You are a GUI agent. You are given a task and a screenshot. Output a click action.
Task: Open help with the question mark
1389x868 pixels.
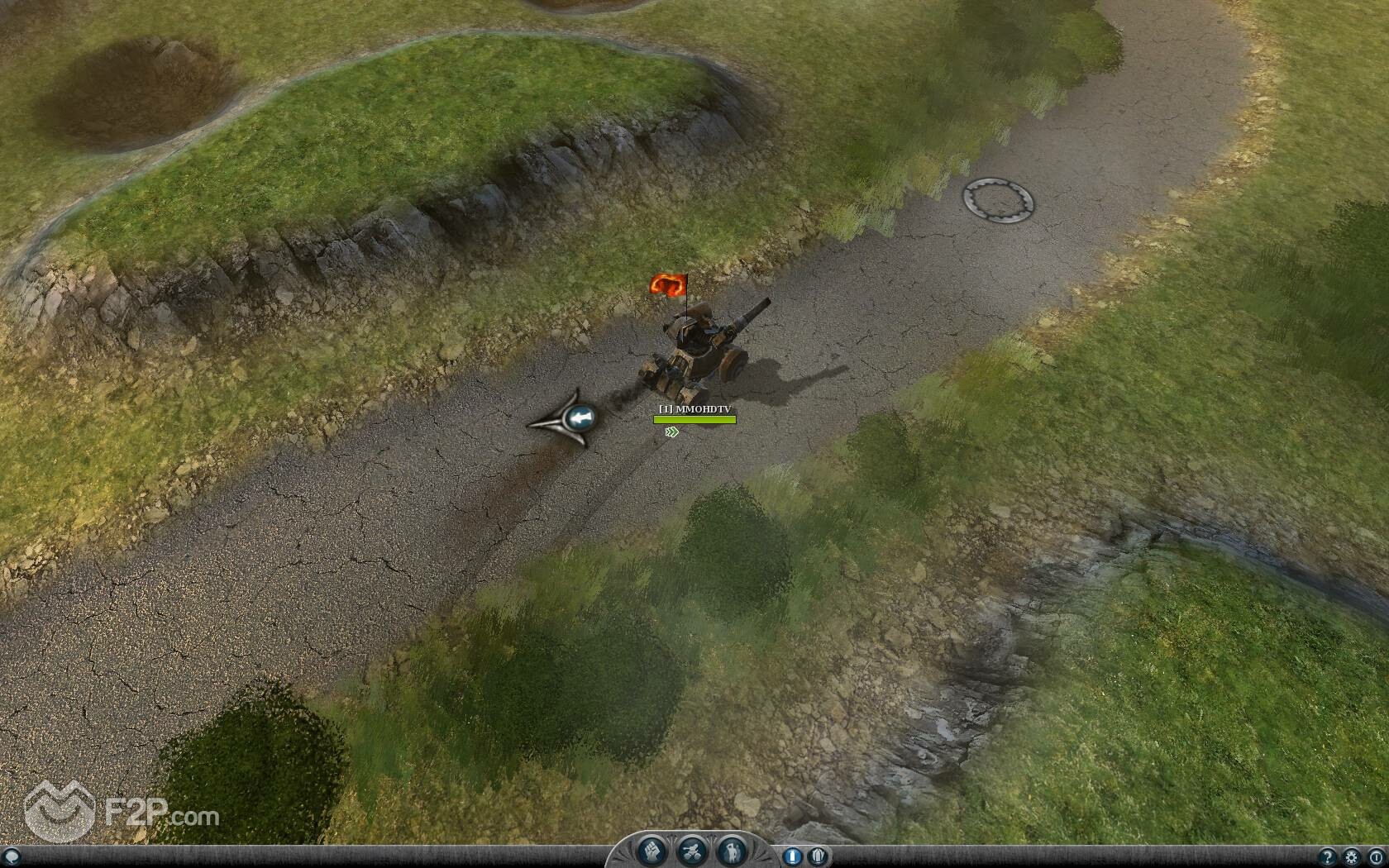[x=1328, y=856]
